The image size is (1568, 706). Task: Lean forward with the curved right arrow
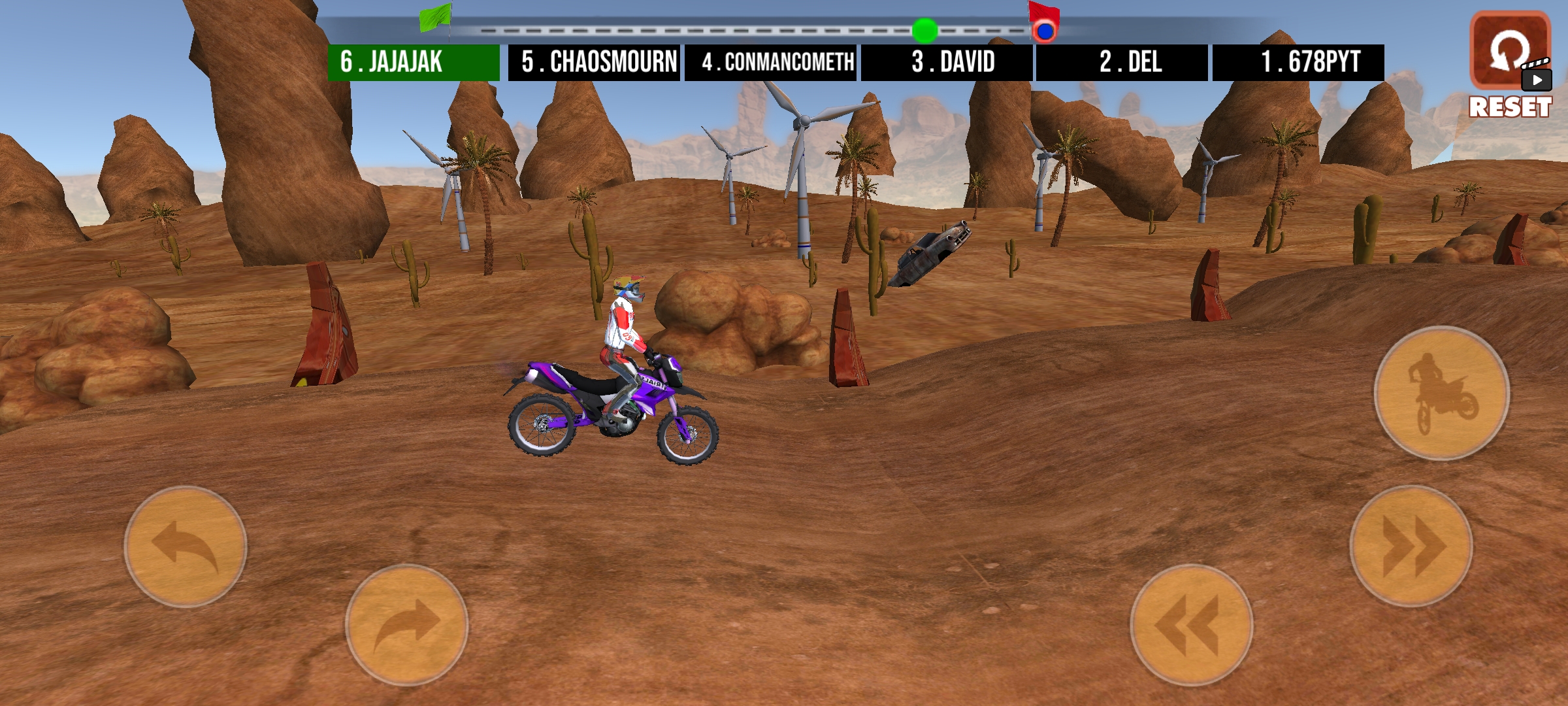[406, 624]
